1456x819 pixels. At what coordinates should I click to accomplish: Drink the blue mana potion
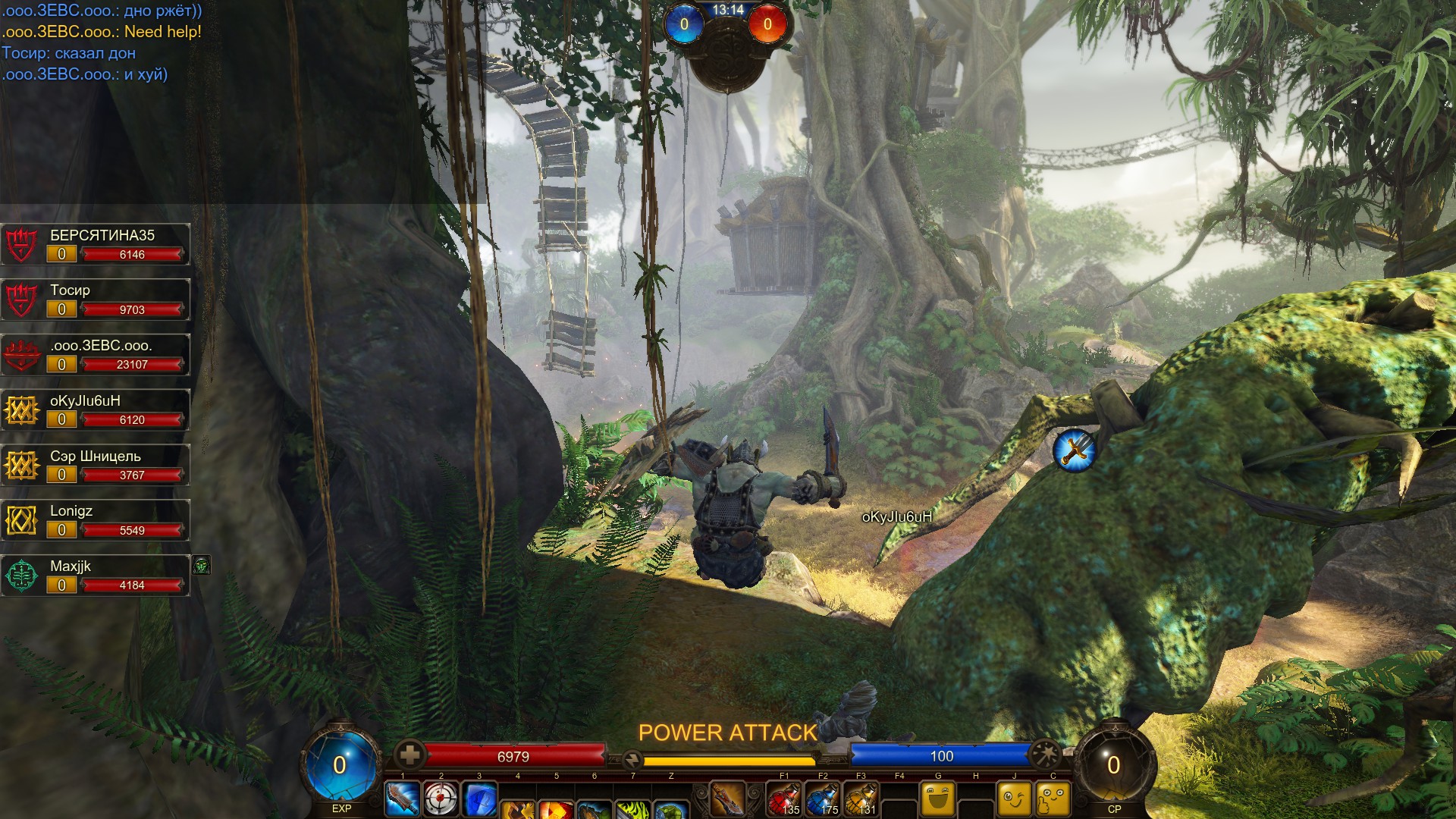coord(823,800)
